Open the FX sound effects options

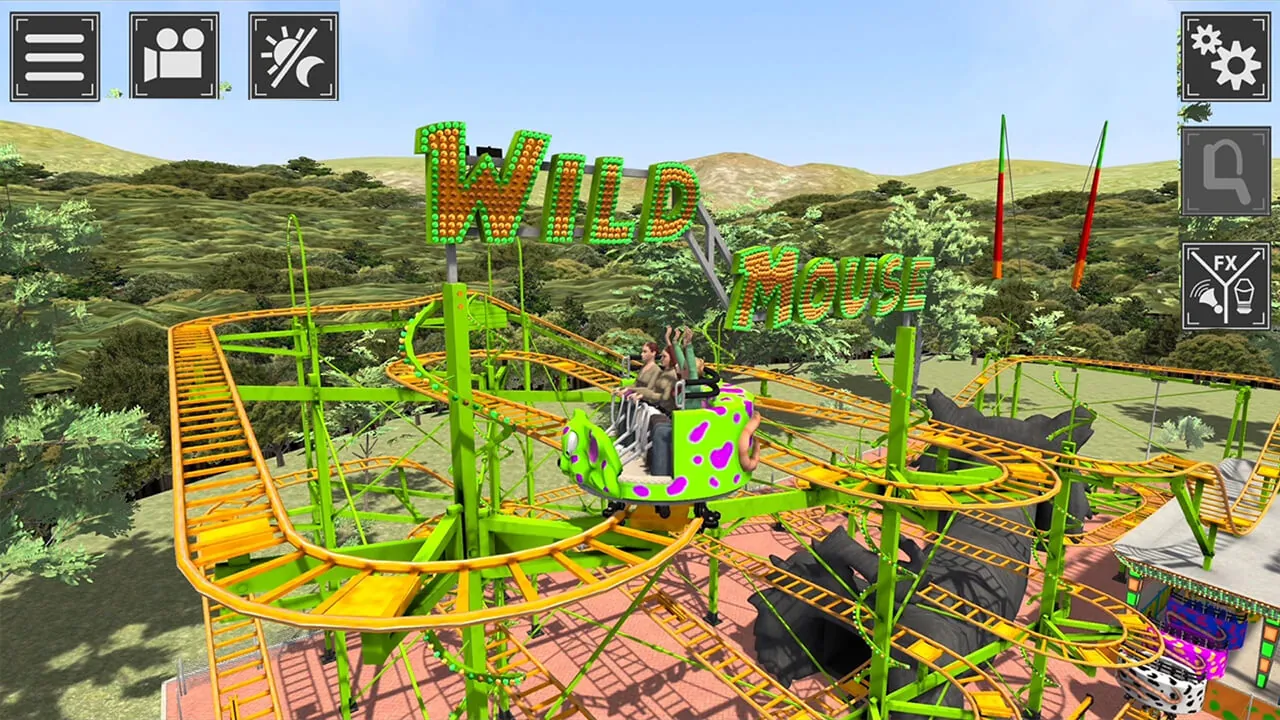pyautogui.click(x=1224, y=288)
